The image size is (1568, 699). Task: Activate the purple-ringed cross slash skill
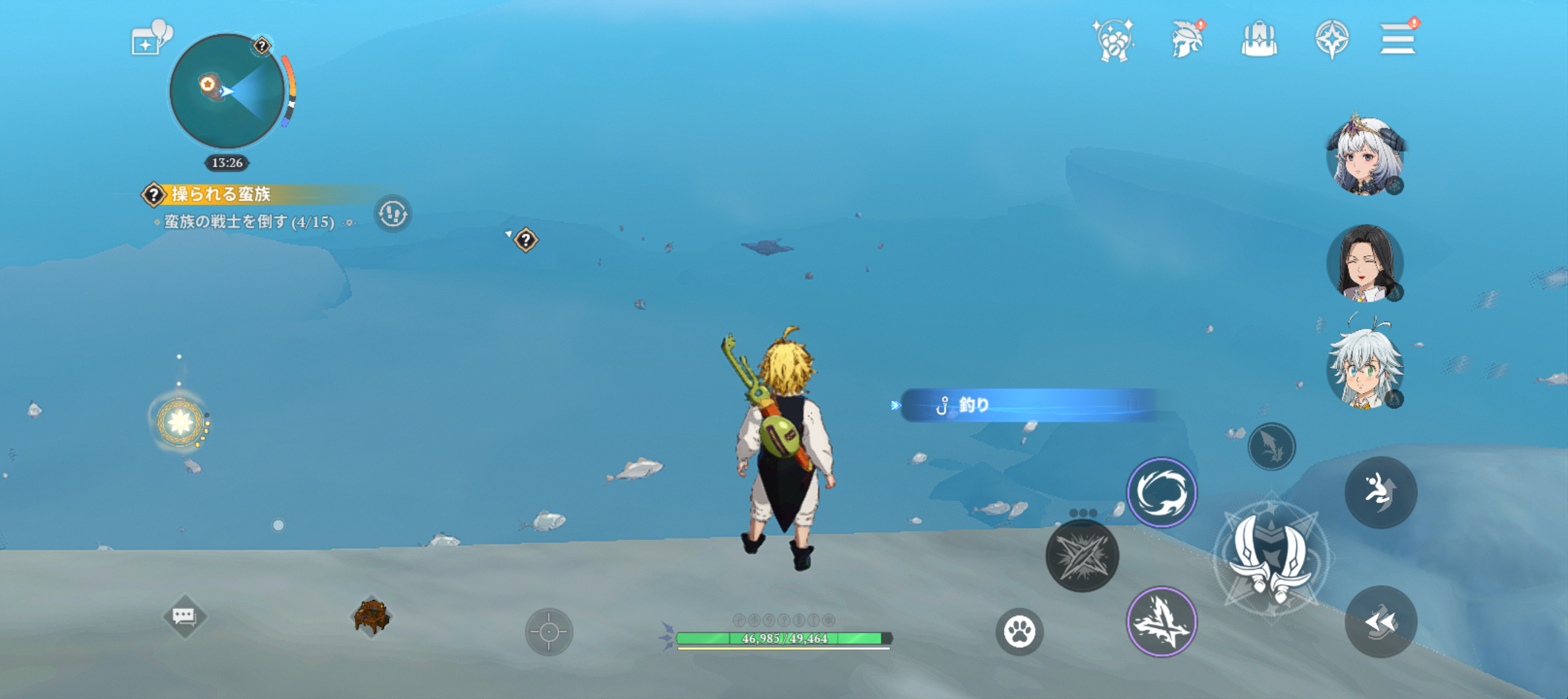pyautogui.click(x=1162, y=622)
